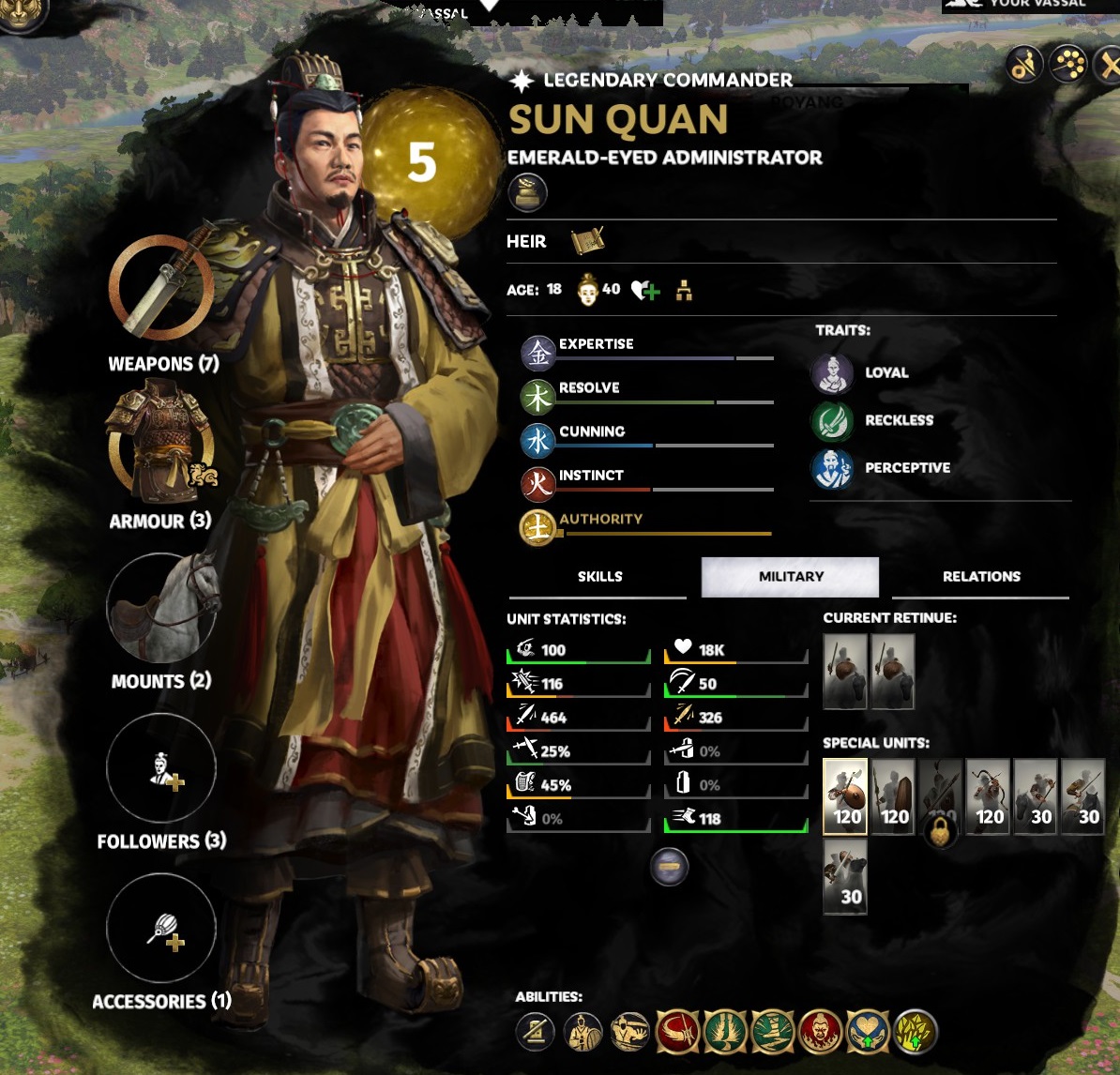This screenshot has height=1075, width=1120.
Task: Choose the Mounts horse slot
Action: (160, 608)
